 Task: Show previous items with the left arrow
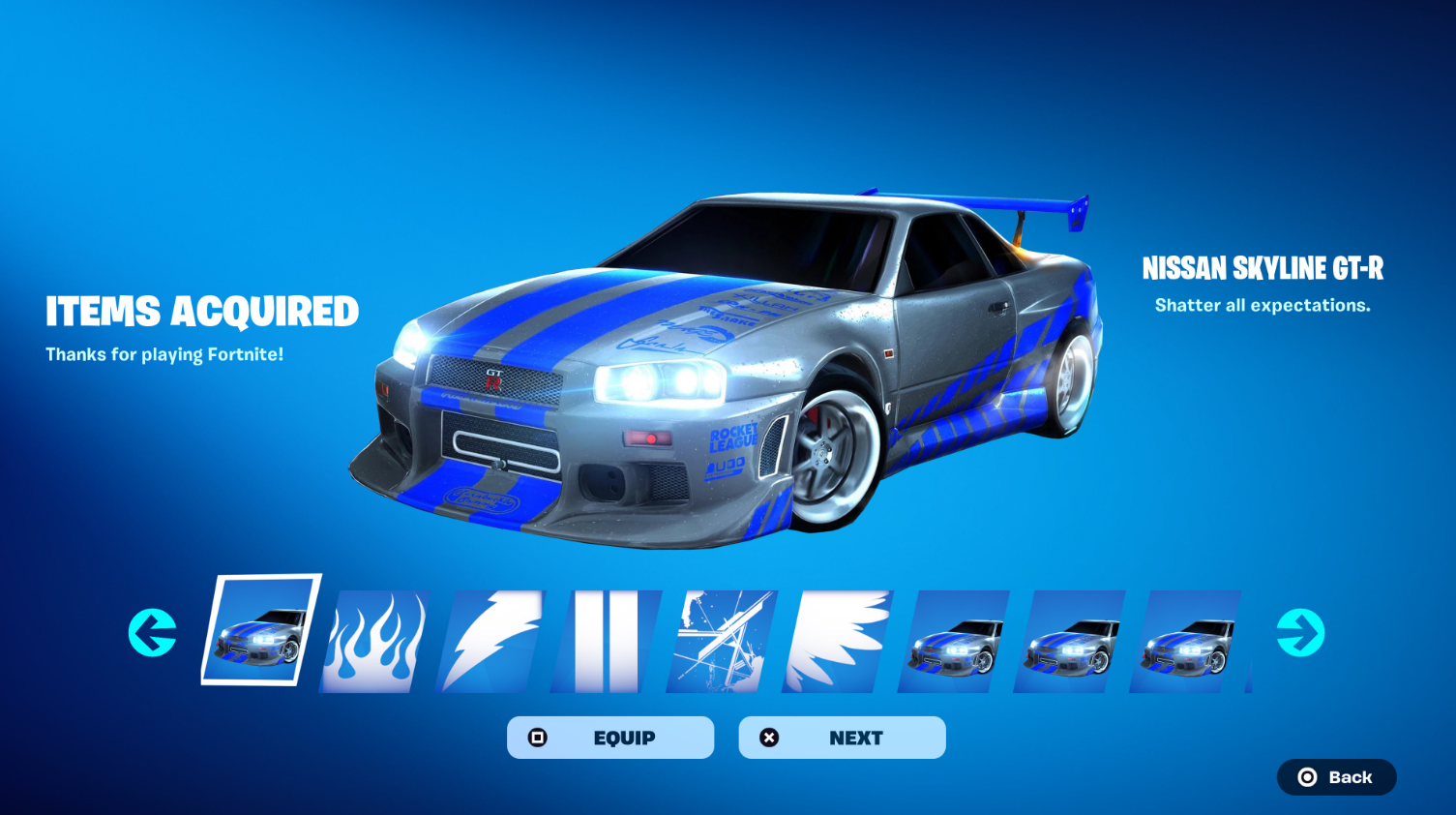153,633
